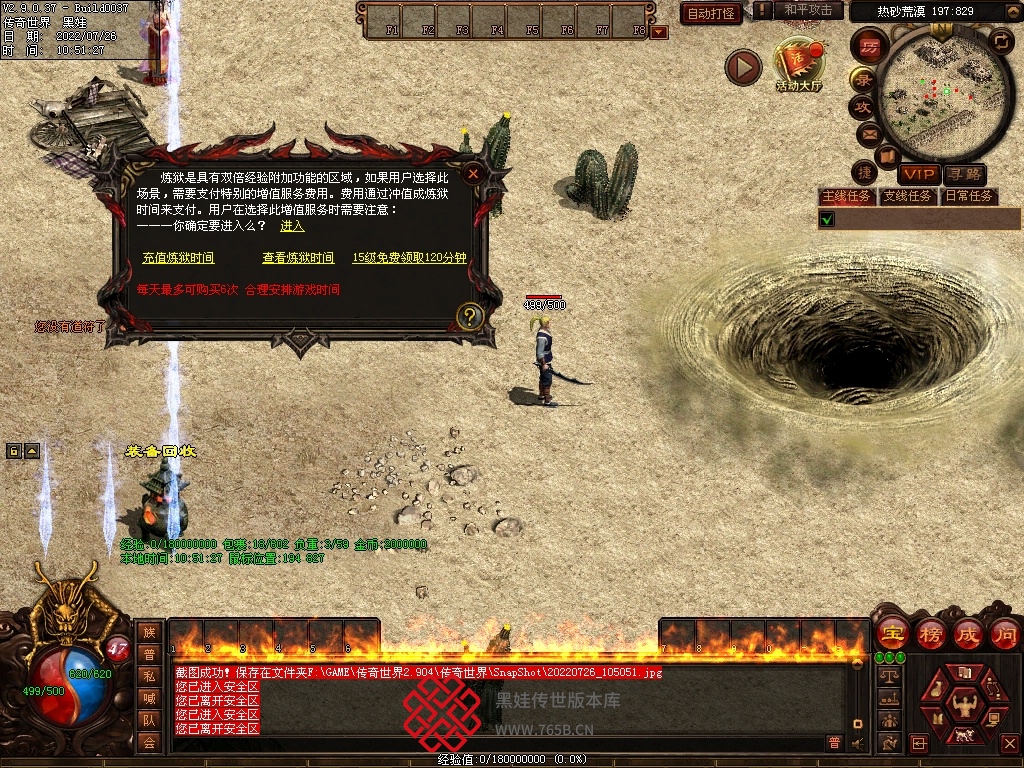
Task: Click the 进入 link to enter Purgatory
Action: (292, 226)
